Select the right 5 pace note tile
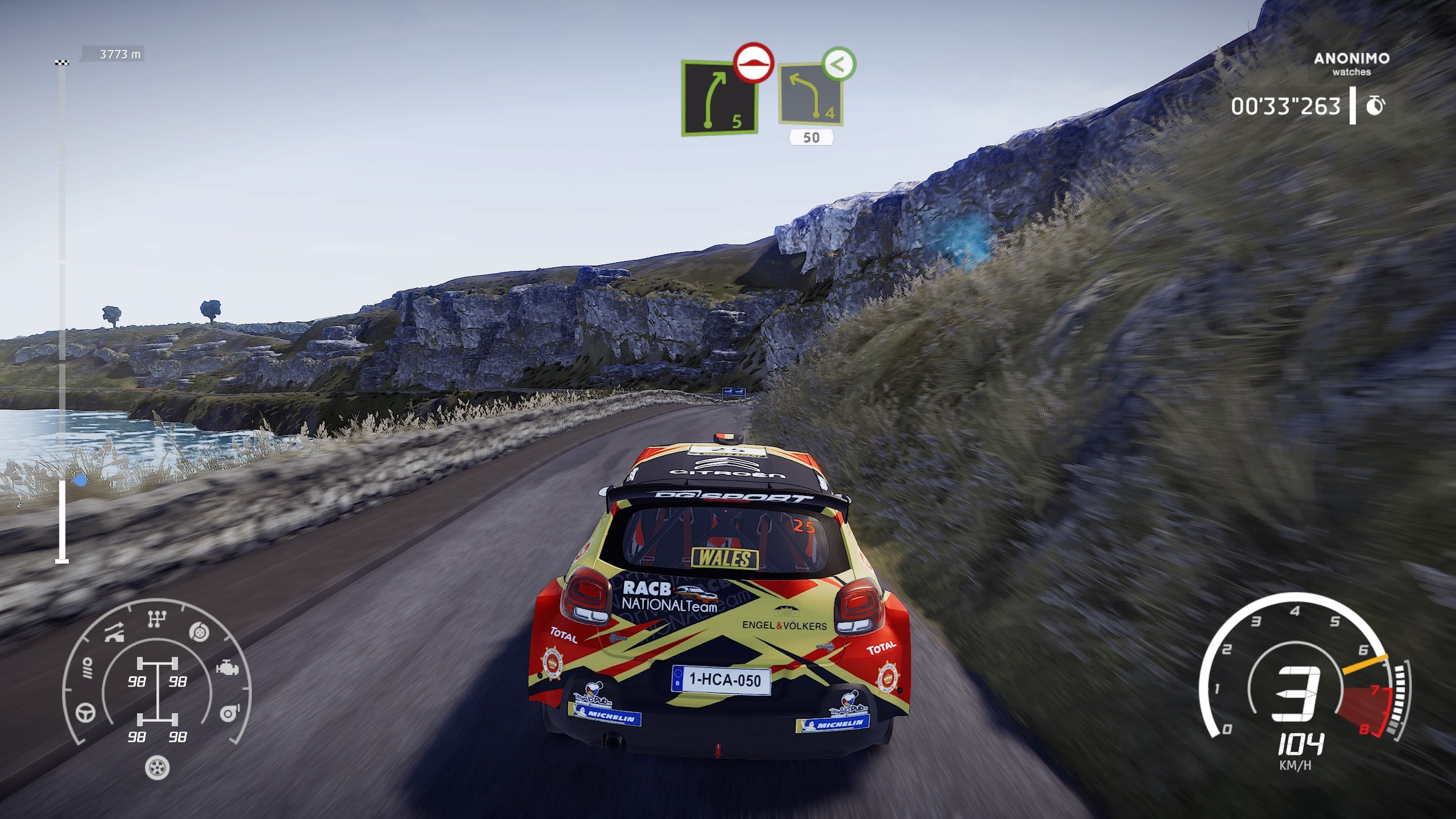 [x=719, y=97]
